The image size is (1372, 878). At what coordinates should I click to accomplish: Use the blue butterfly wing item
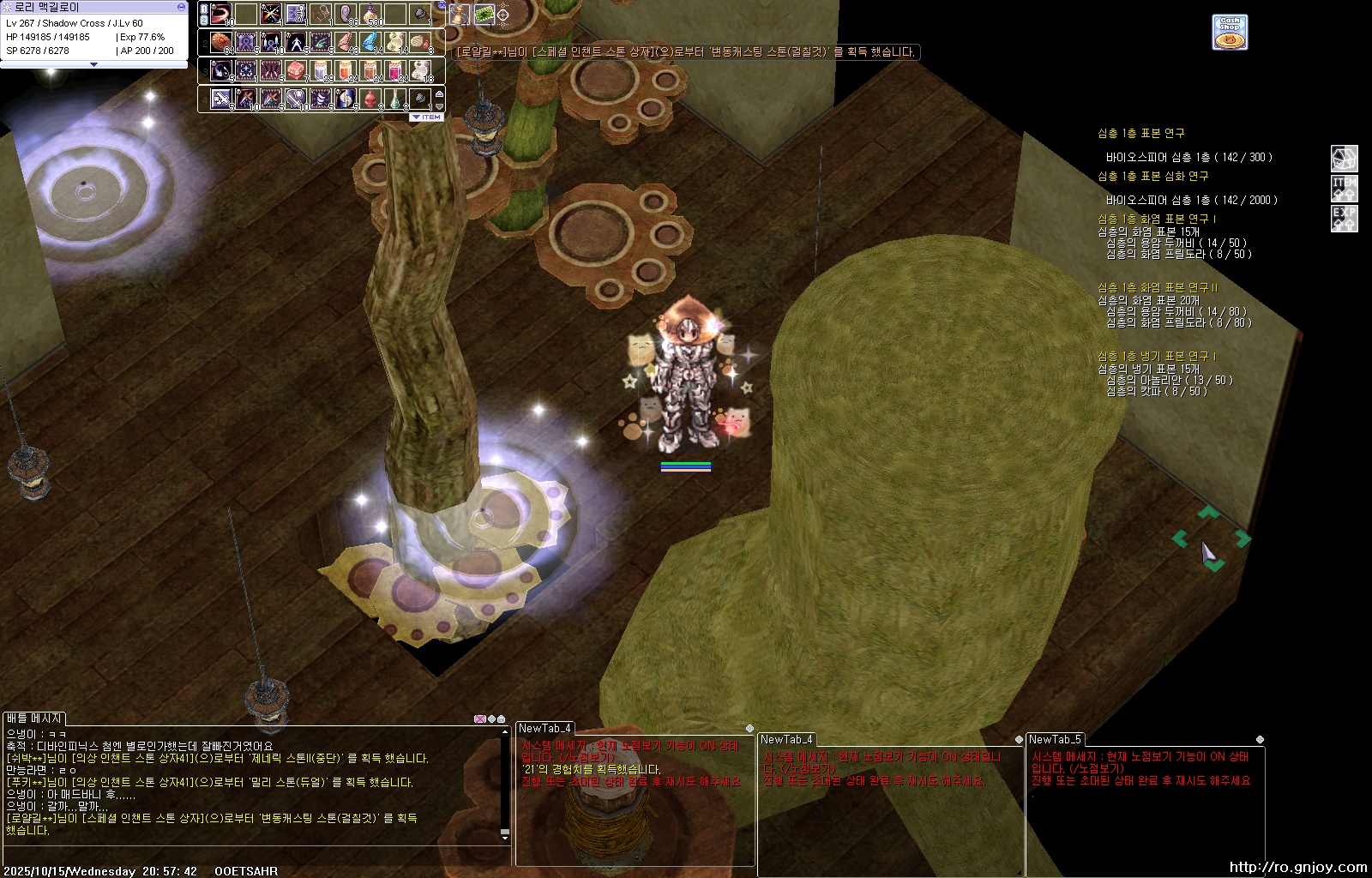(x=370, y=42)
